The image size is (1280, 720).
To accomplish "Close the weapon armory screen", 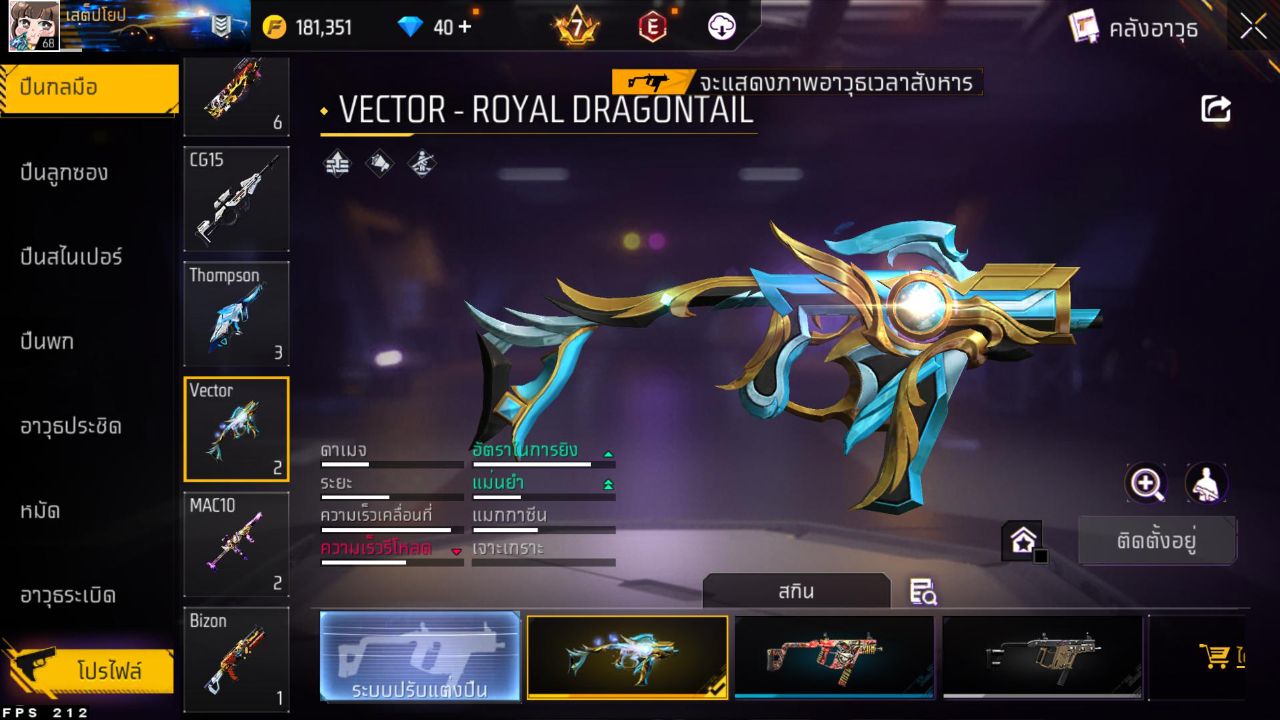I will pyautogui.click(x=1253, y=28).
